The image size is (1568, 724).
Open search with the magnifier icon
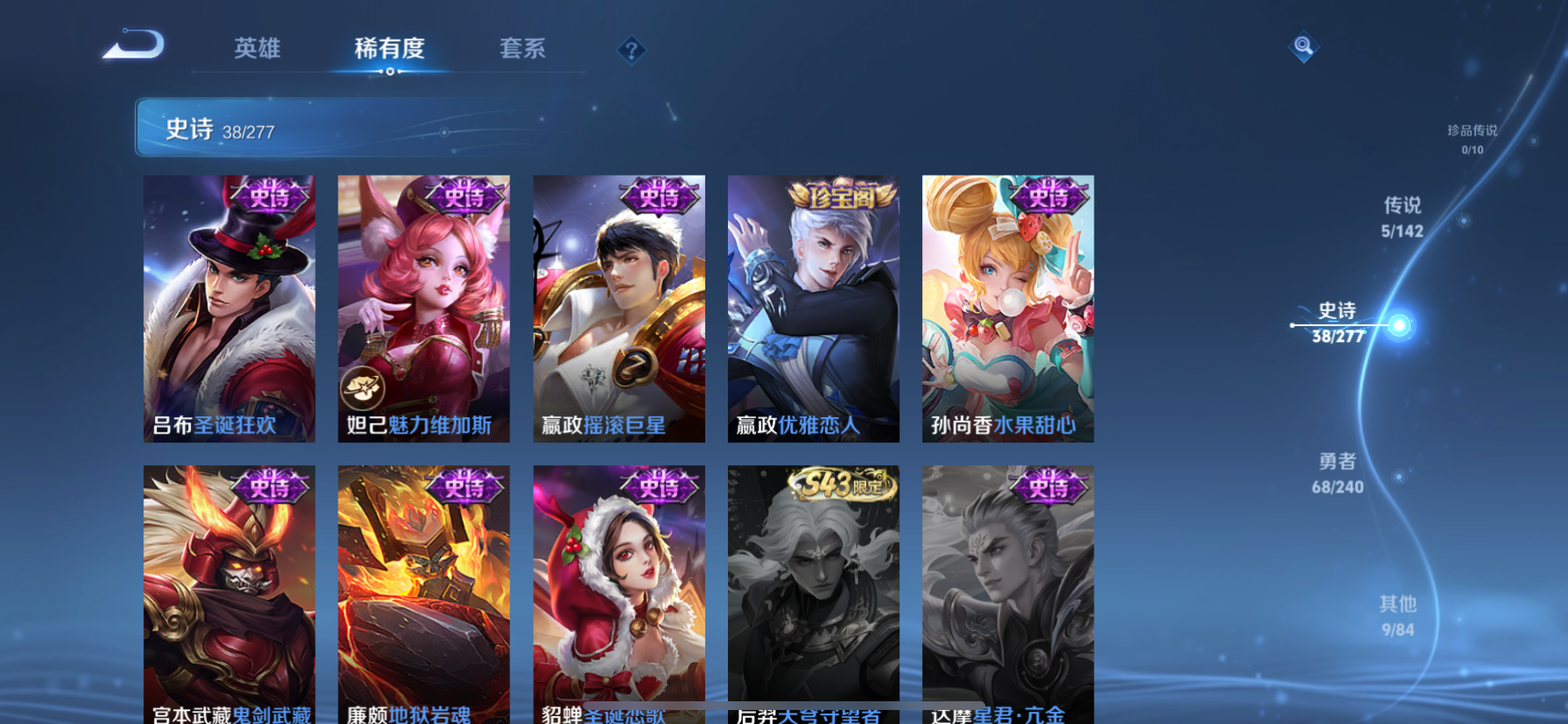1303,46
